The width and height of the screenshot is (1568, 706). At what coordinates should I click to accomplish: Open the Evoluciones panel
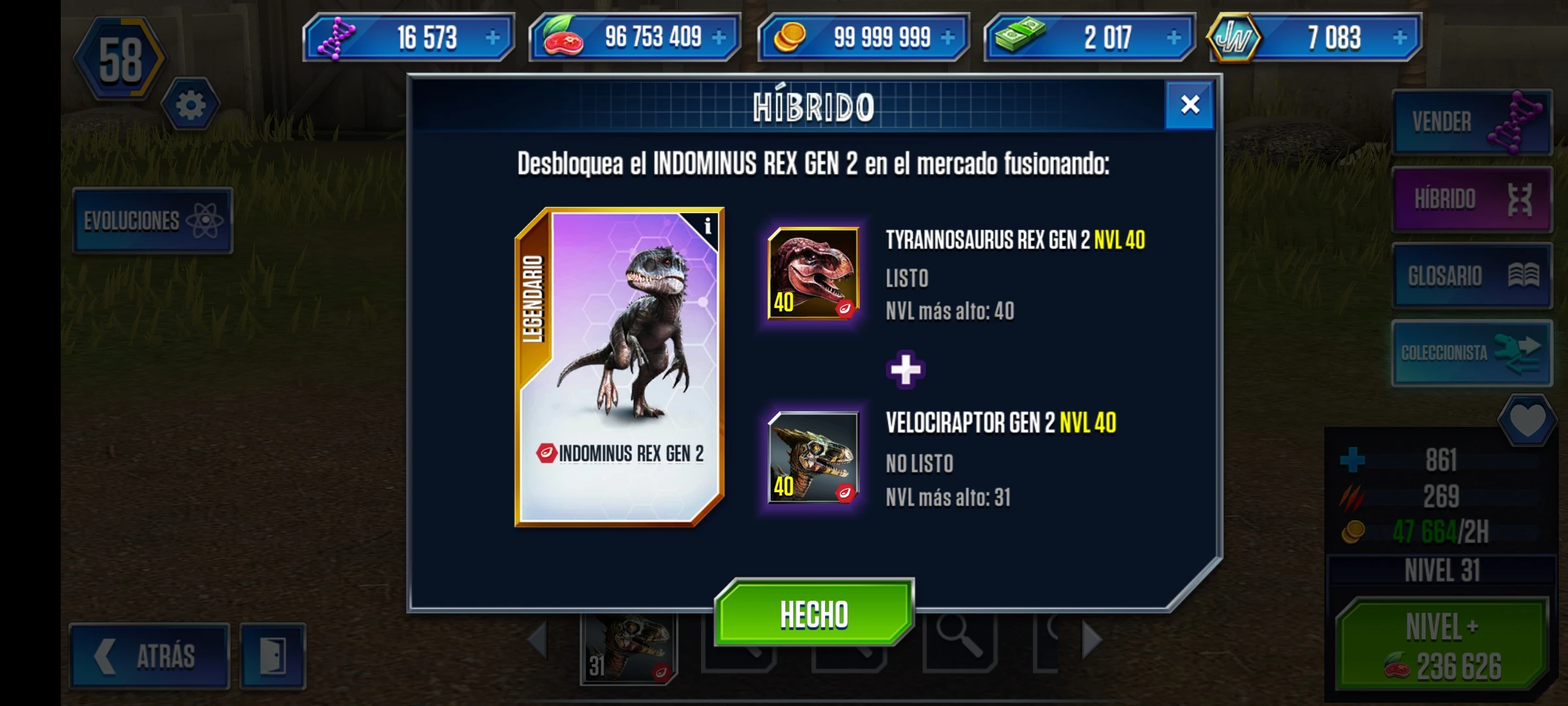[x=152, y=220]
